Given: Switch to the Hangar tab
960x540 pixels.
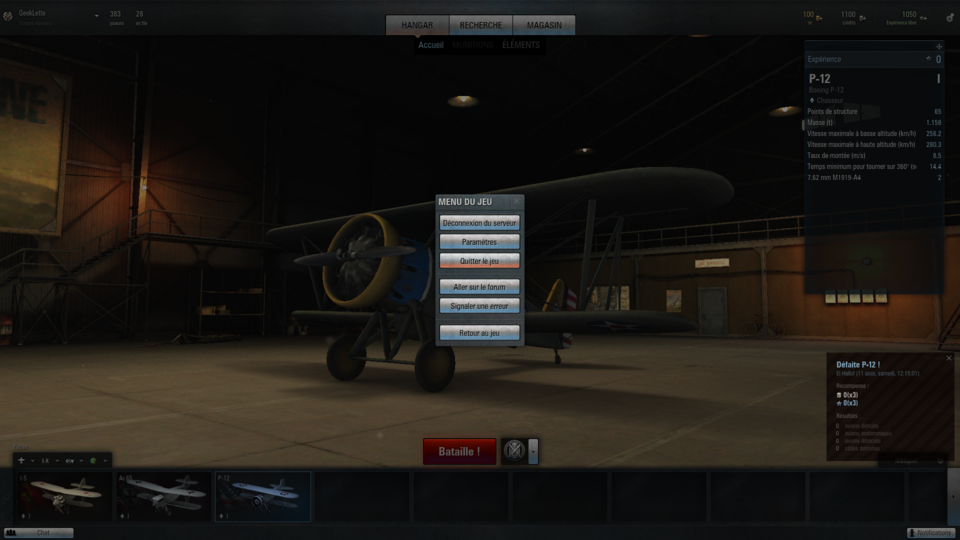Looking at the screenshot, I should click(x=417, y=25).
